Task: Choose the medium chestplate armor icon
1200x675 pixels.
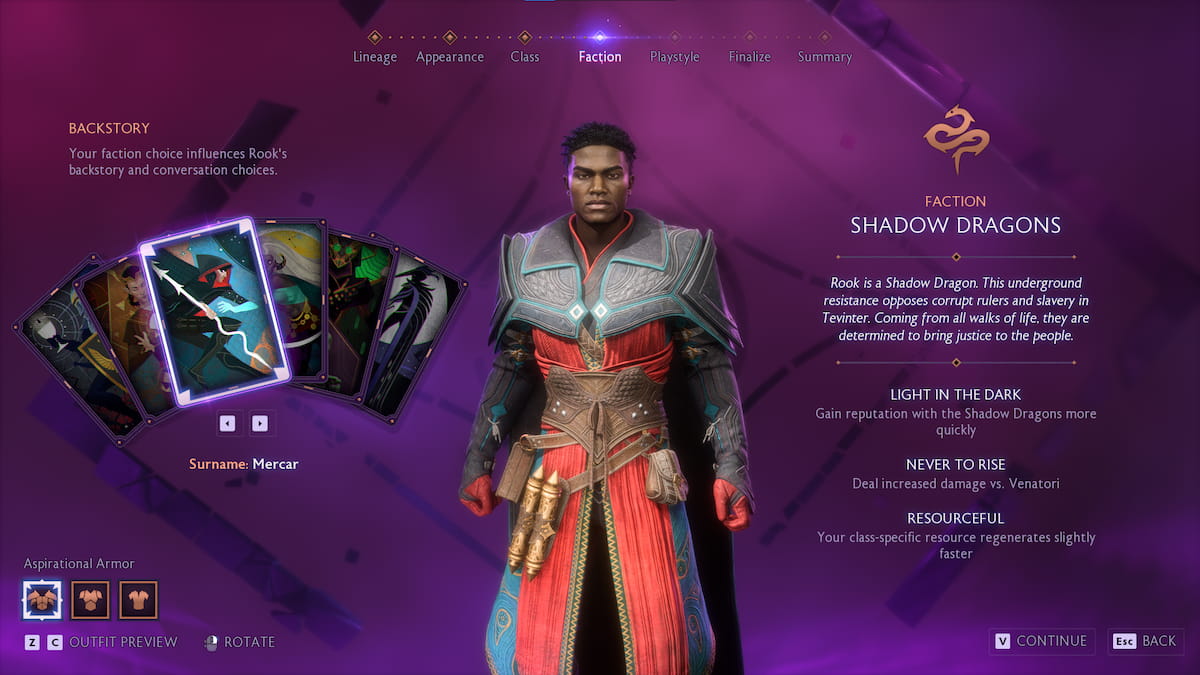Action: tap(90, 600)
